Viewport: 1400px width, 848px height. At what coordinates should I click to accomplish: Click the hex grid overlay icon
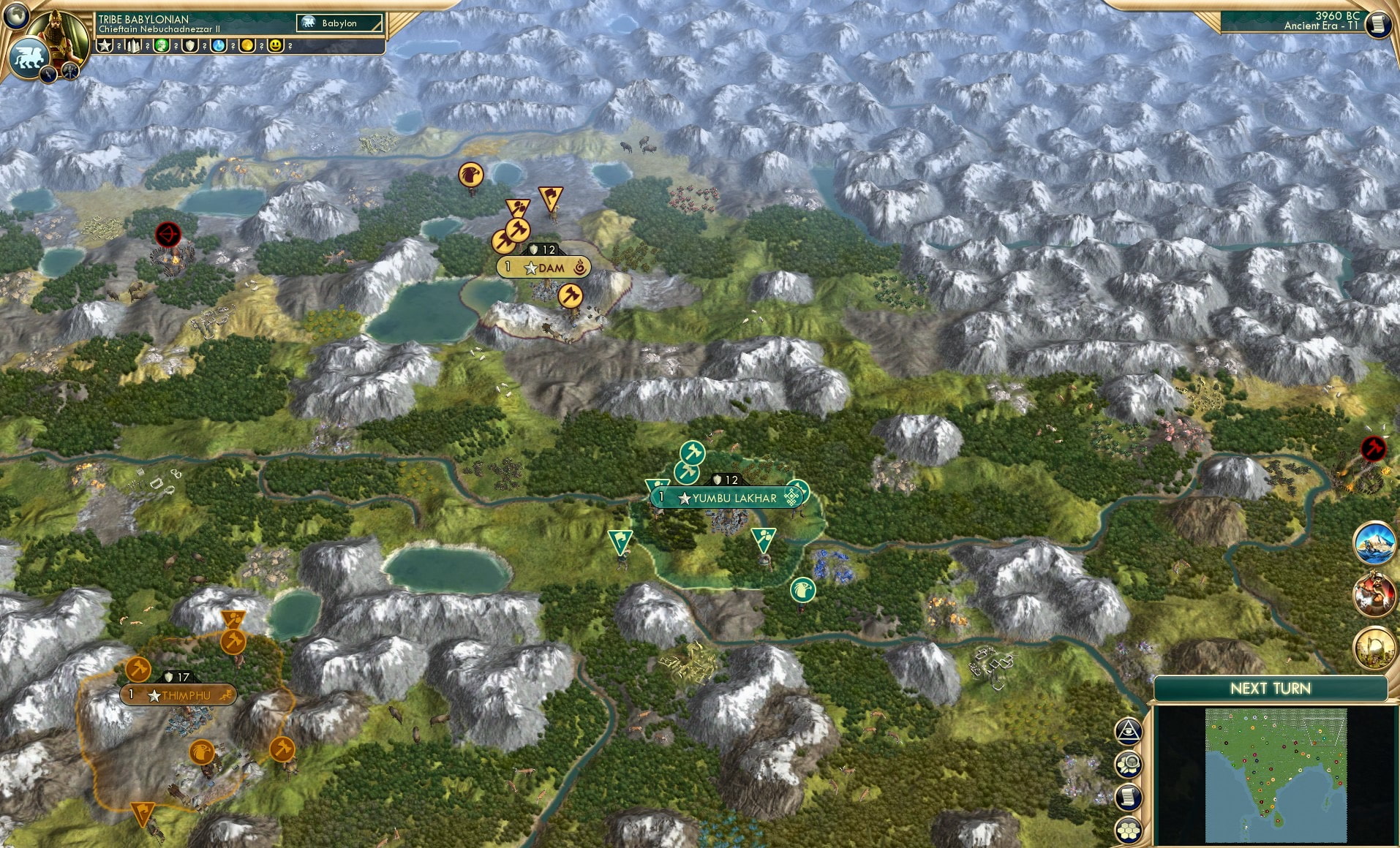pyautogui.click(x=1127, y=830)
